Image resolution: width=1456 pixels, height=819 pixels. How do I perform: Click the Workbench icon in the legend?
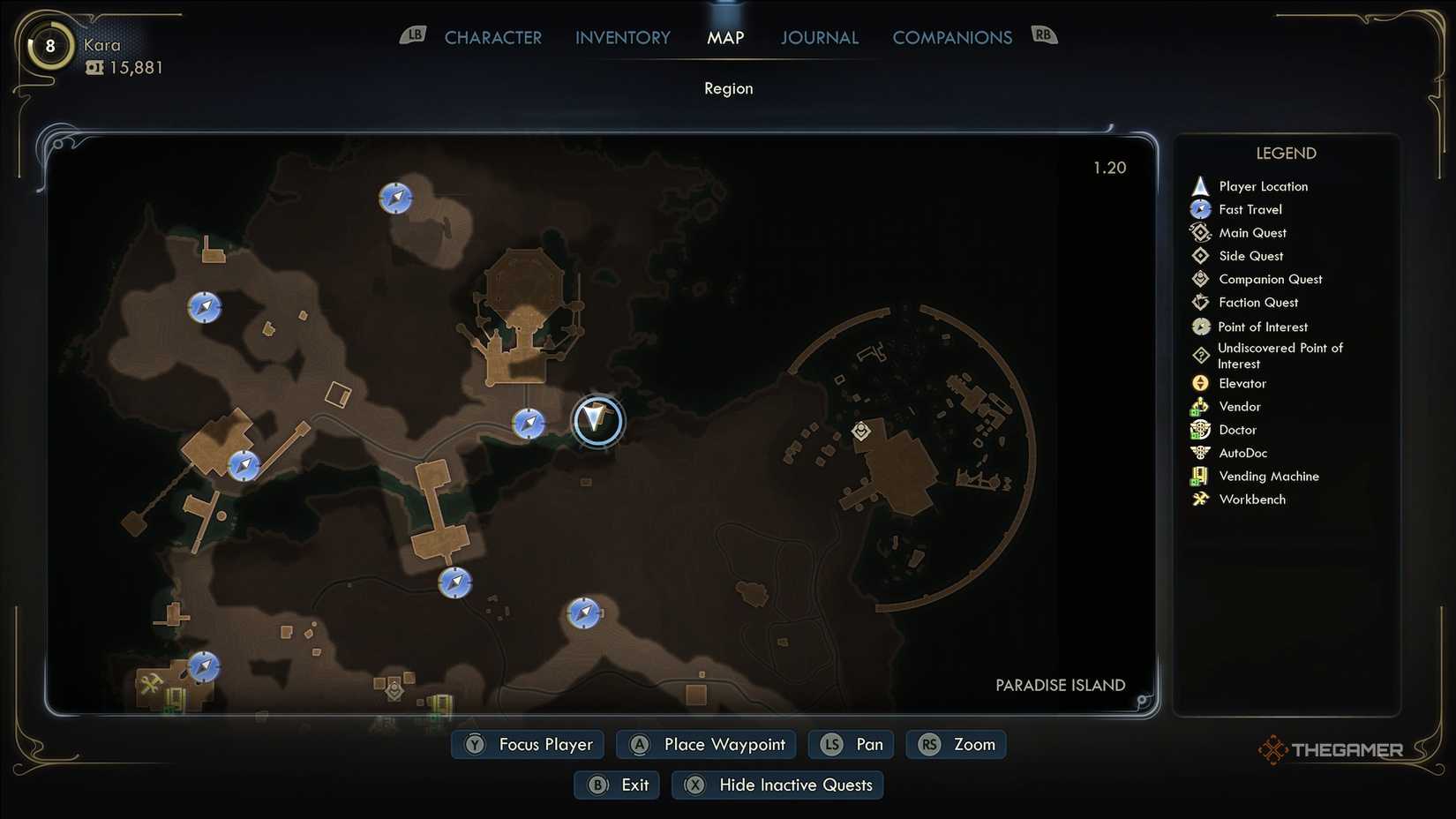(x=1200, y=499)
